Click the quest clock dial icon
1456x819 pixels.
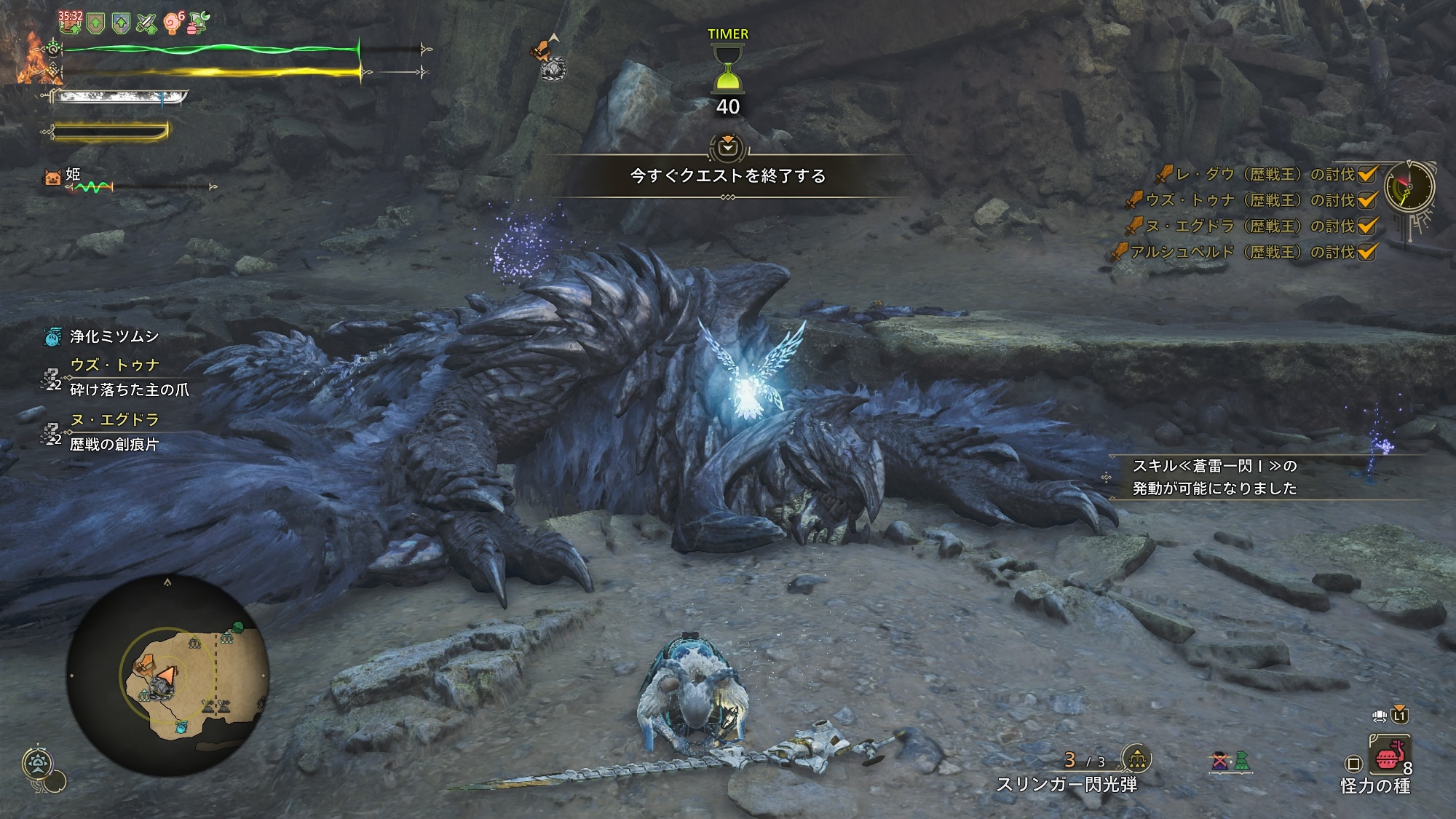pos(1409,187)
